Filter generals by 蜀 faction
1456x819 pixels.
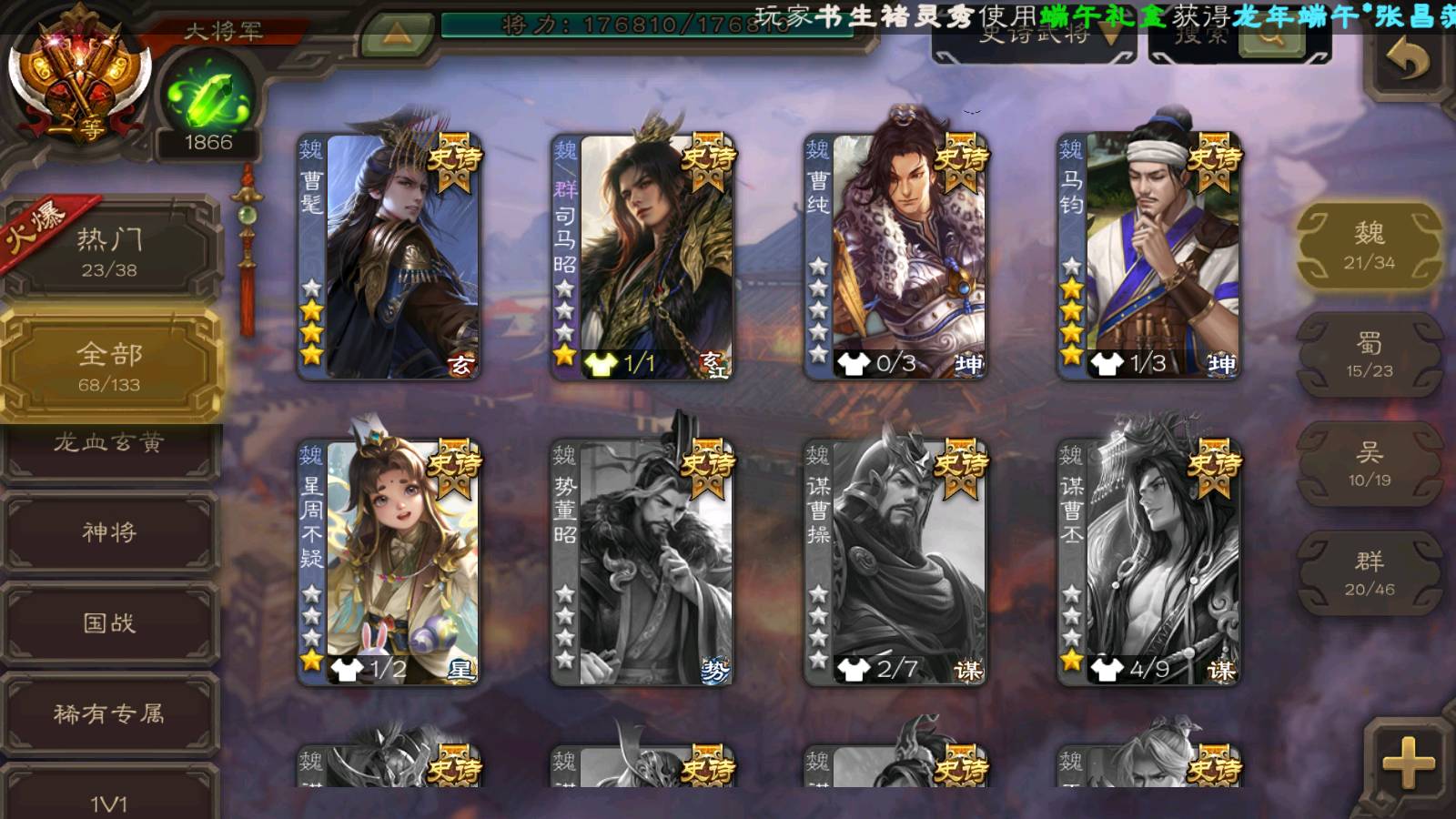point(1369,355)
